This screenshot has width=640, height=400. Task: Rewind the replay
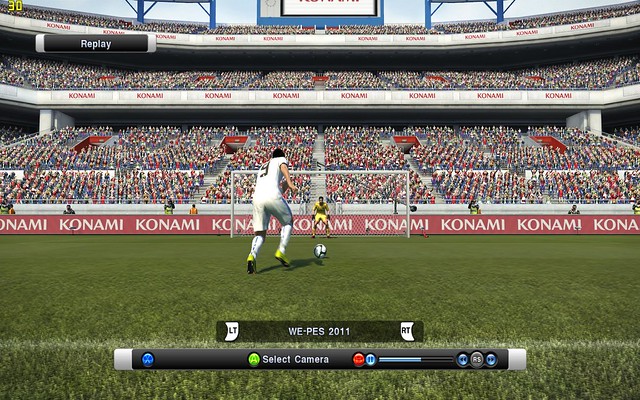pos(463,359)
